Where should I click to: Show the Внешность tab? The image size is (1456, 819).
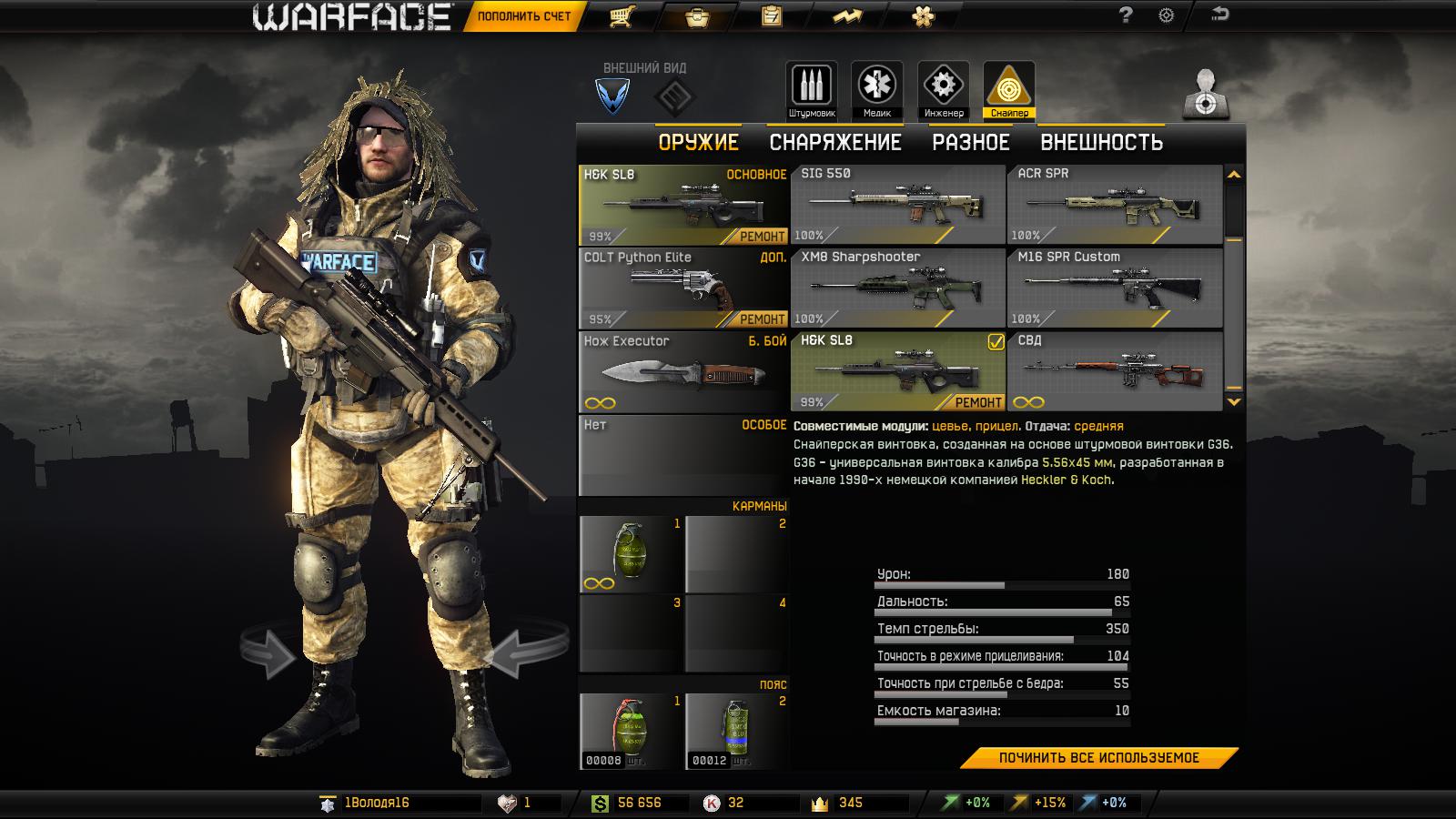tap(1101, 143)
